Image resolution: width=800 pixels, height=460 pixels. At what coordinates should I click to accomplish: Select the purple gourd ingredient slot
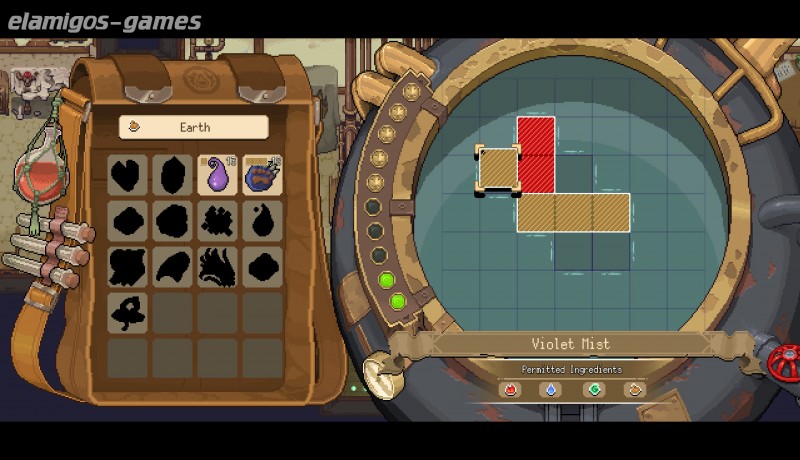coord(217,175)
